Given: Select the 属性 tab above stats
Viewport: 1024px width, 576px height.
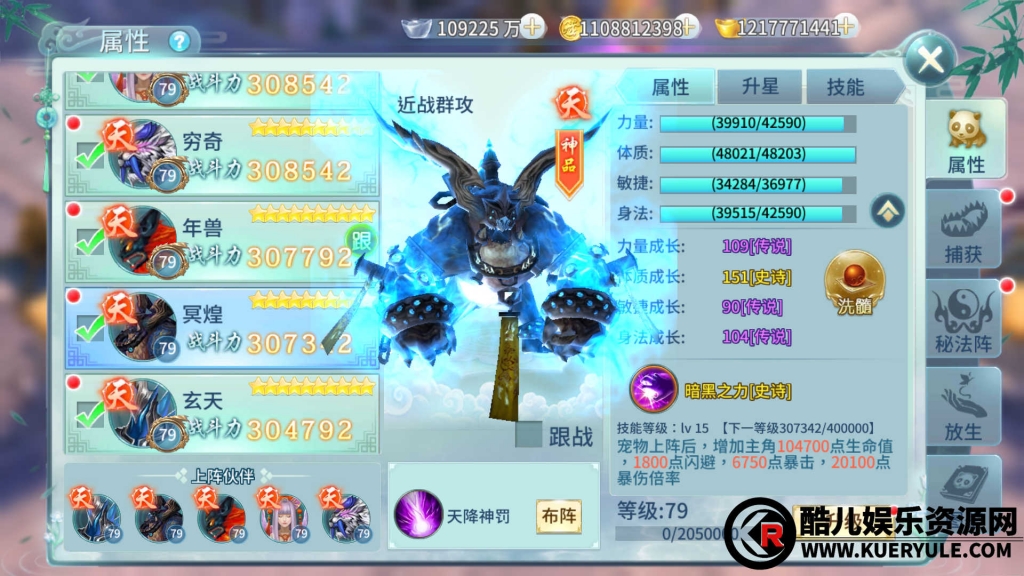Looking at the screenshot, I should tap(671, 87).
